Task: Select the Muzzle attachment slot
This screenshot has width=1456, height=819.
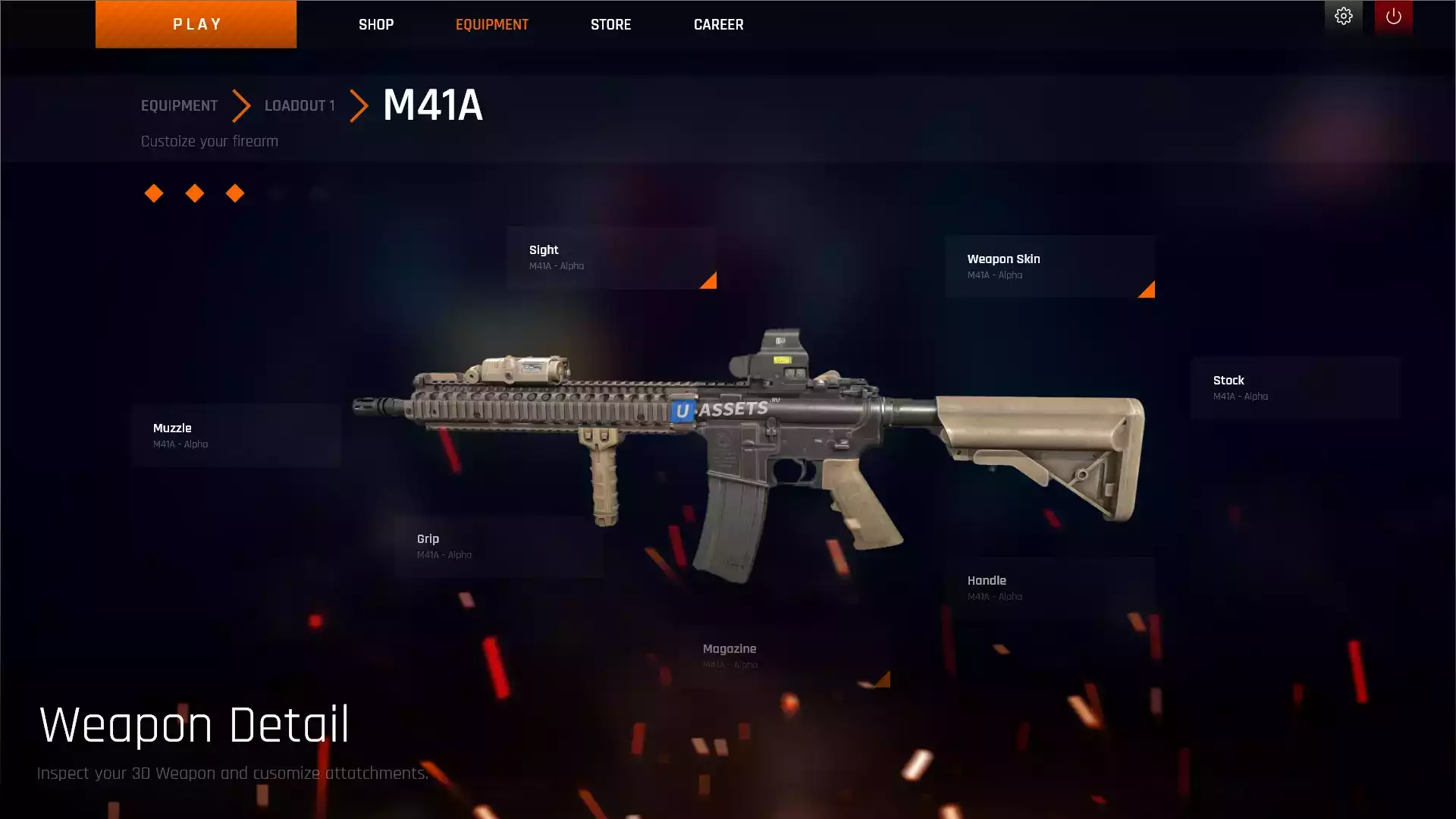Action: 236,435
